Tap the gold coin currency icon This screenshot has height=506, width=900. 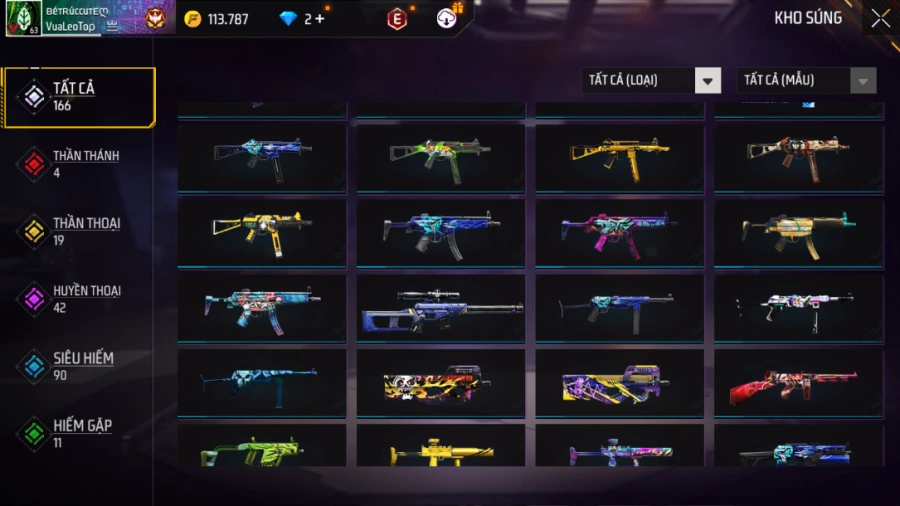click(193, 19)
